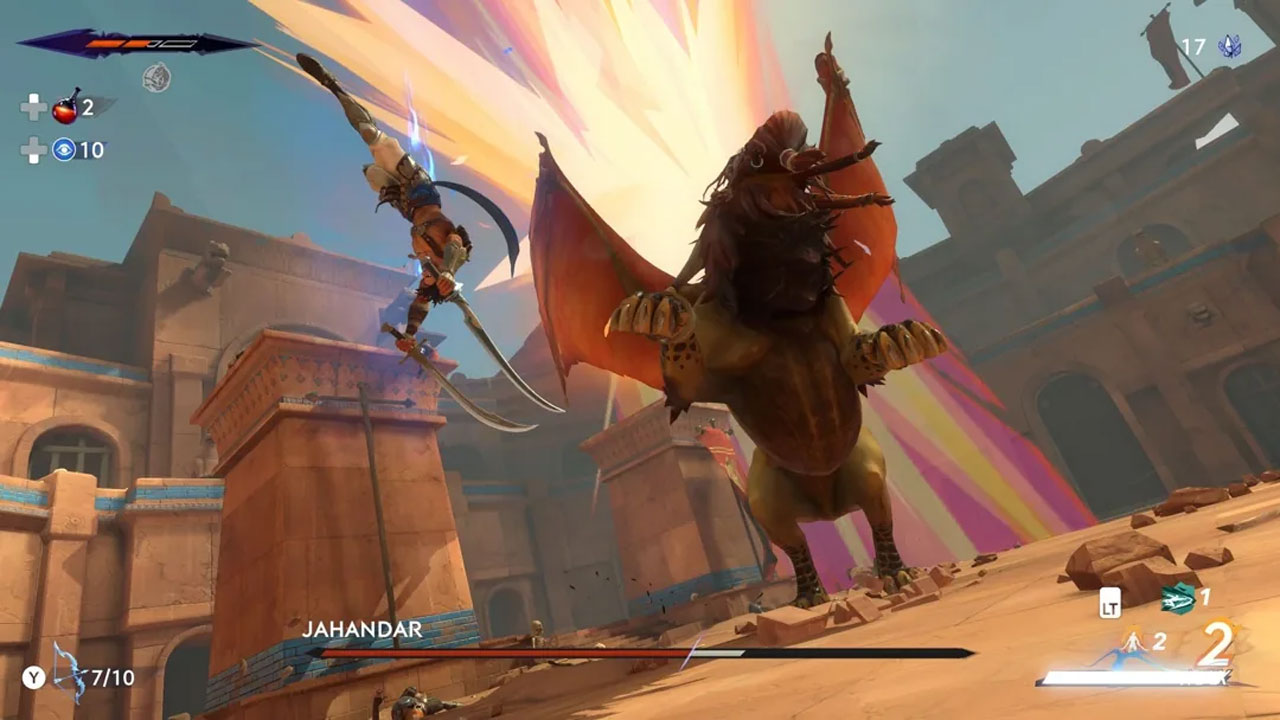Viewport: 1280px width, 720px height.
Task: Select the blue eye Memory Shard icon
Action: point(64,150)
